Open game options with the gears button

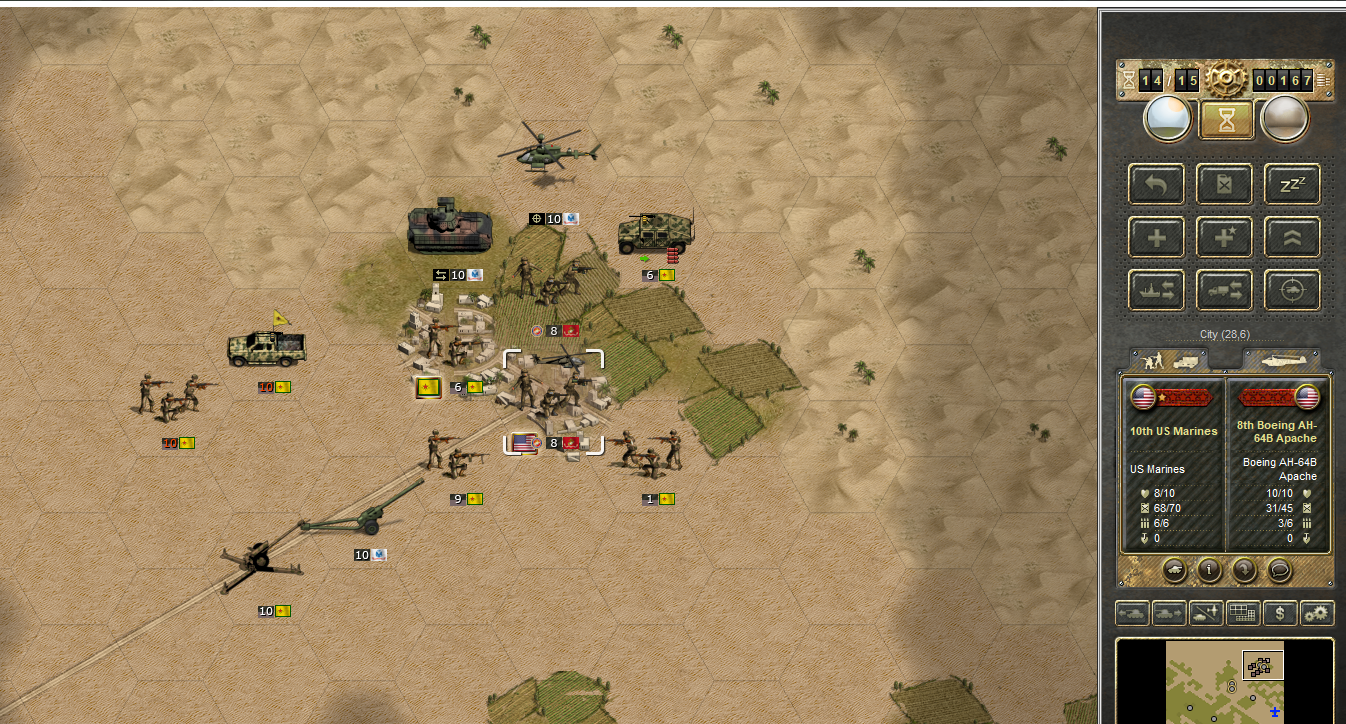pyautogui.click(x=1317, y=613)
